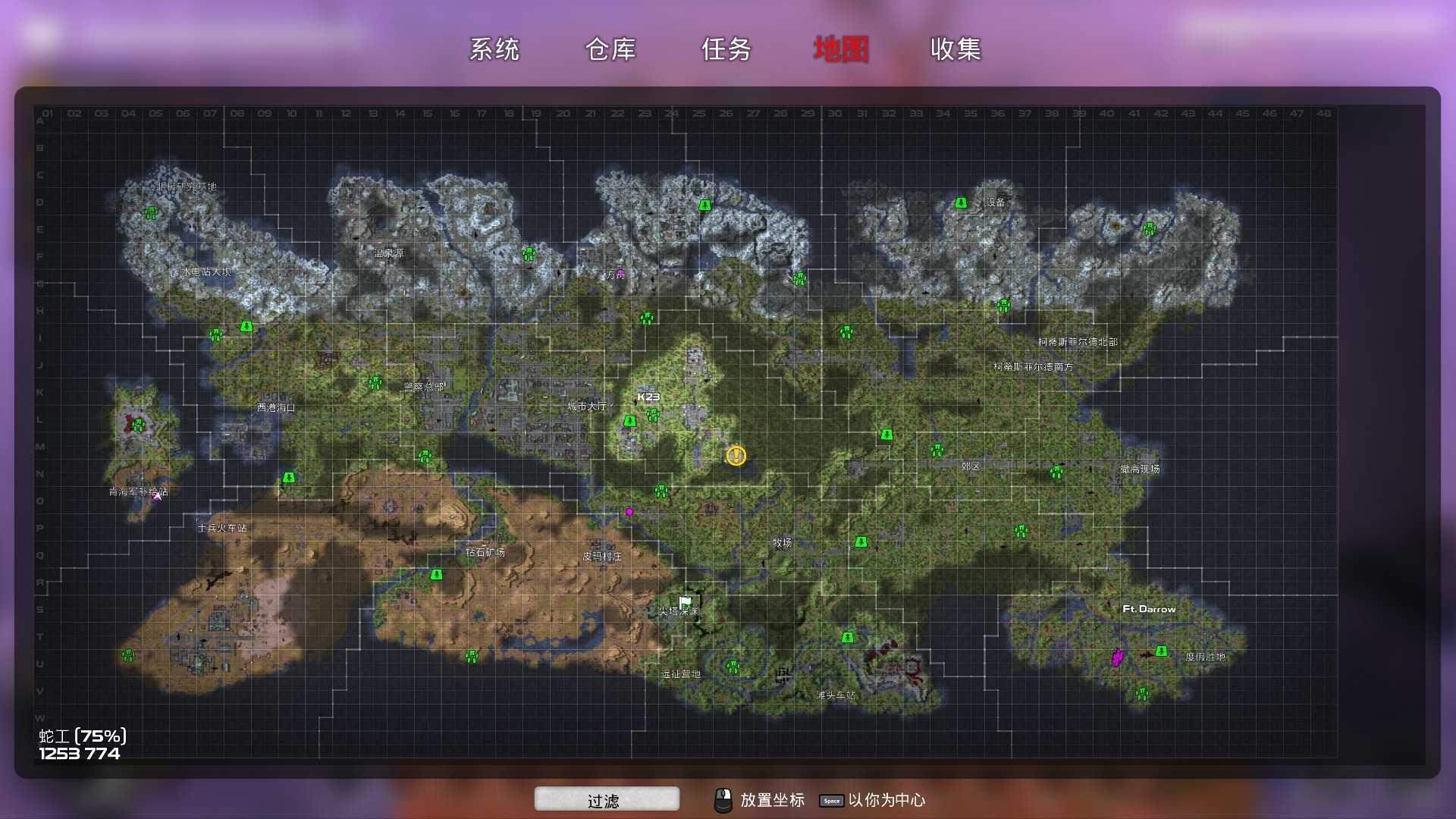Open the 系统 tab

coord(496,49)
